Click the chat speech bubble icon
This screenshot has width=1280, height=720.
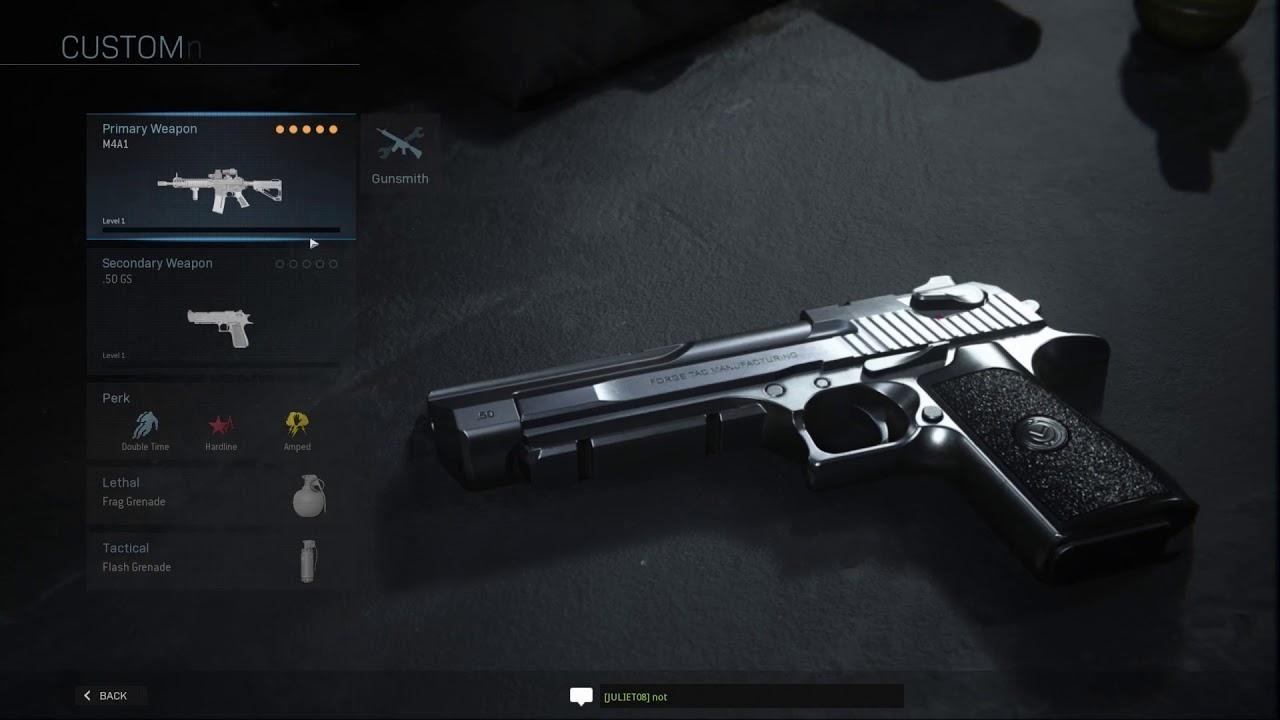(x=581, y=697)
